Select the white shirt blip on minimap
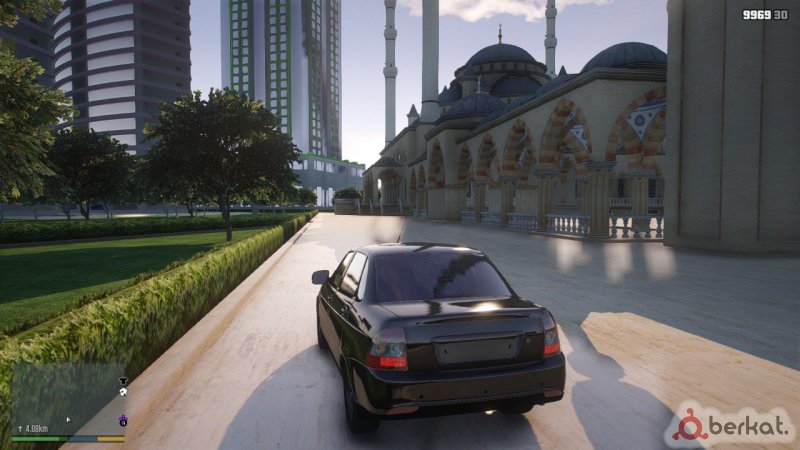800x450 pixels. [x=122, y=393]
